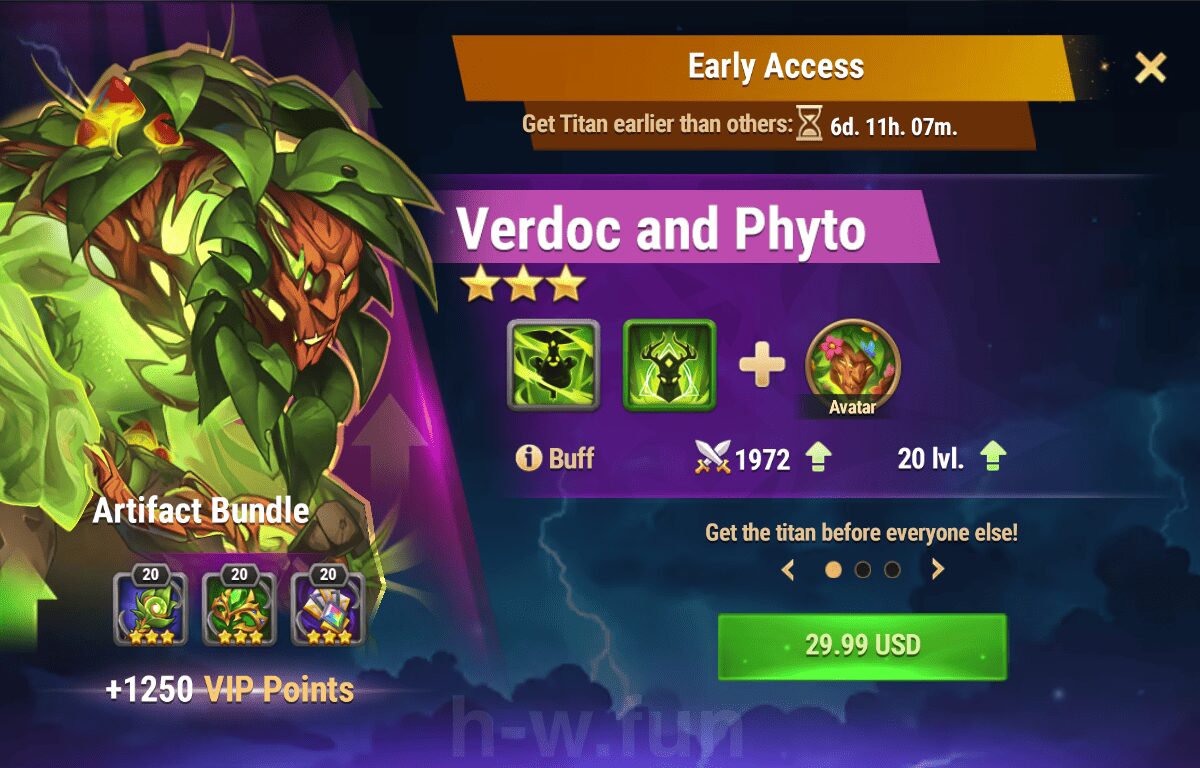Buy the bundle for 29.99 USD
This screenshot has height=768, width=1200.
click(862, 645)
